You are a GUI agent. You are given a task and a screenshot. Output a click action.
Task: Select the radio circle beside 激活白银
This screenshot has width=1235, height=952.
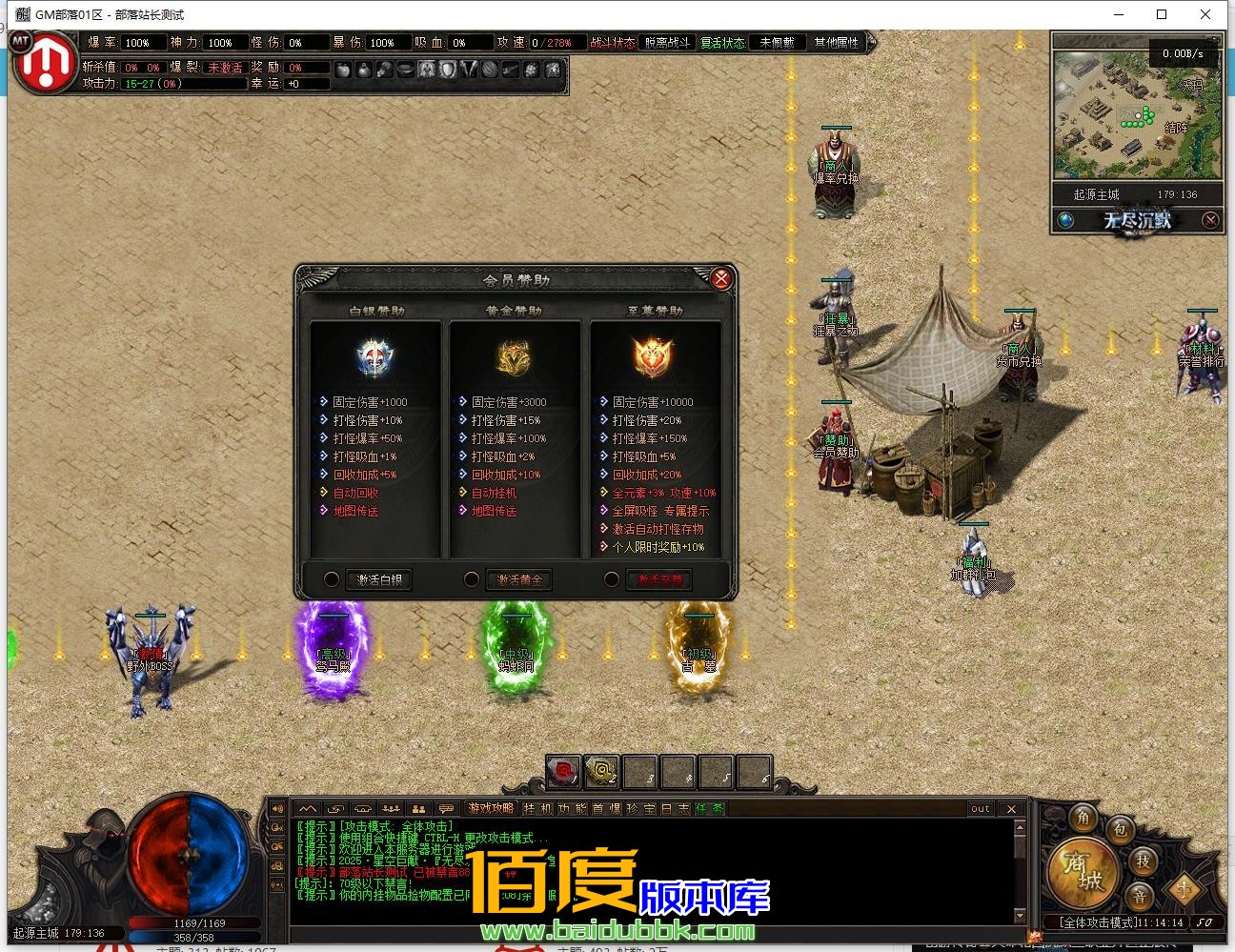(x=333, y=578)
